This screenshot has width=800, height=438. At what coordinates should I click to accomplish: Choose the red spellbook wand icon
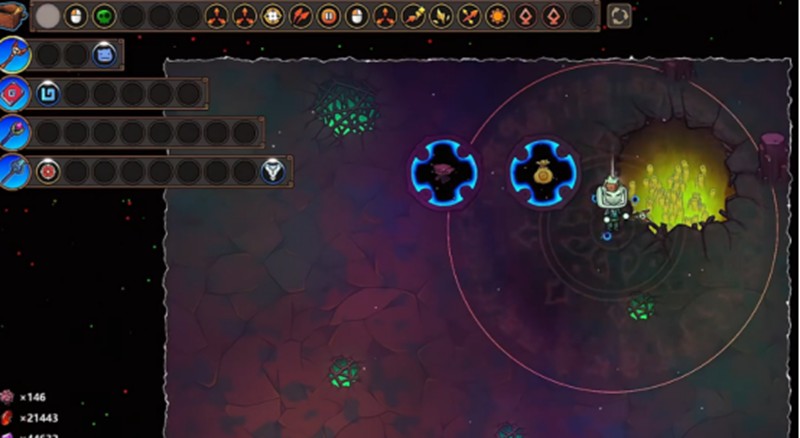(x=13, y=93)
